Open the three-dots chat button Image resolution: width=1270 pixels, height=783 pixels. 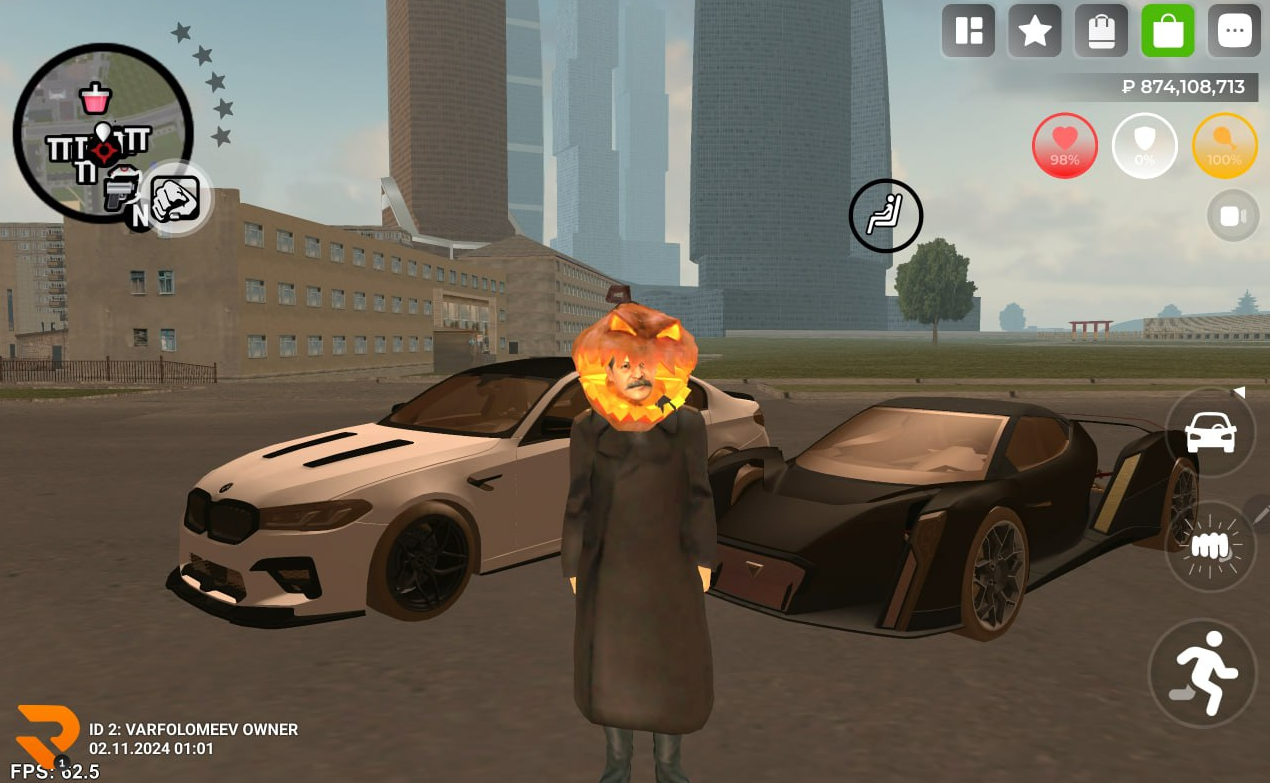[x=1234, y=31]
